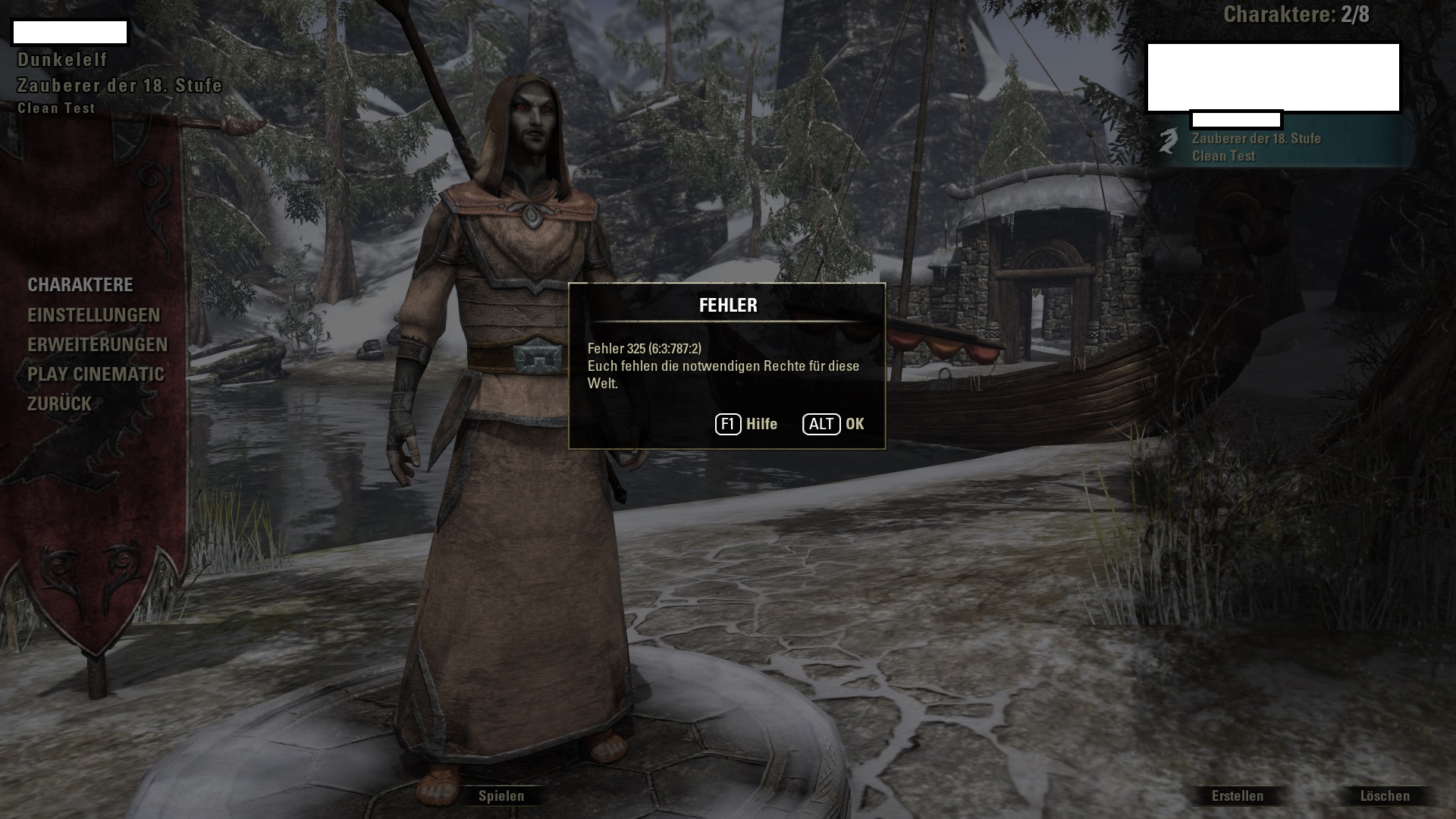Click the Spielen button to play

[501, 795]
